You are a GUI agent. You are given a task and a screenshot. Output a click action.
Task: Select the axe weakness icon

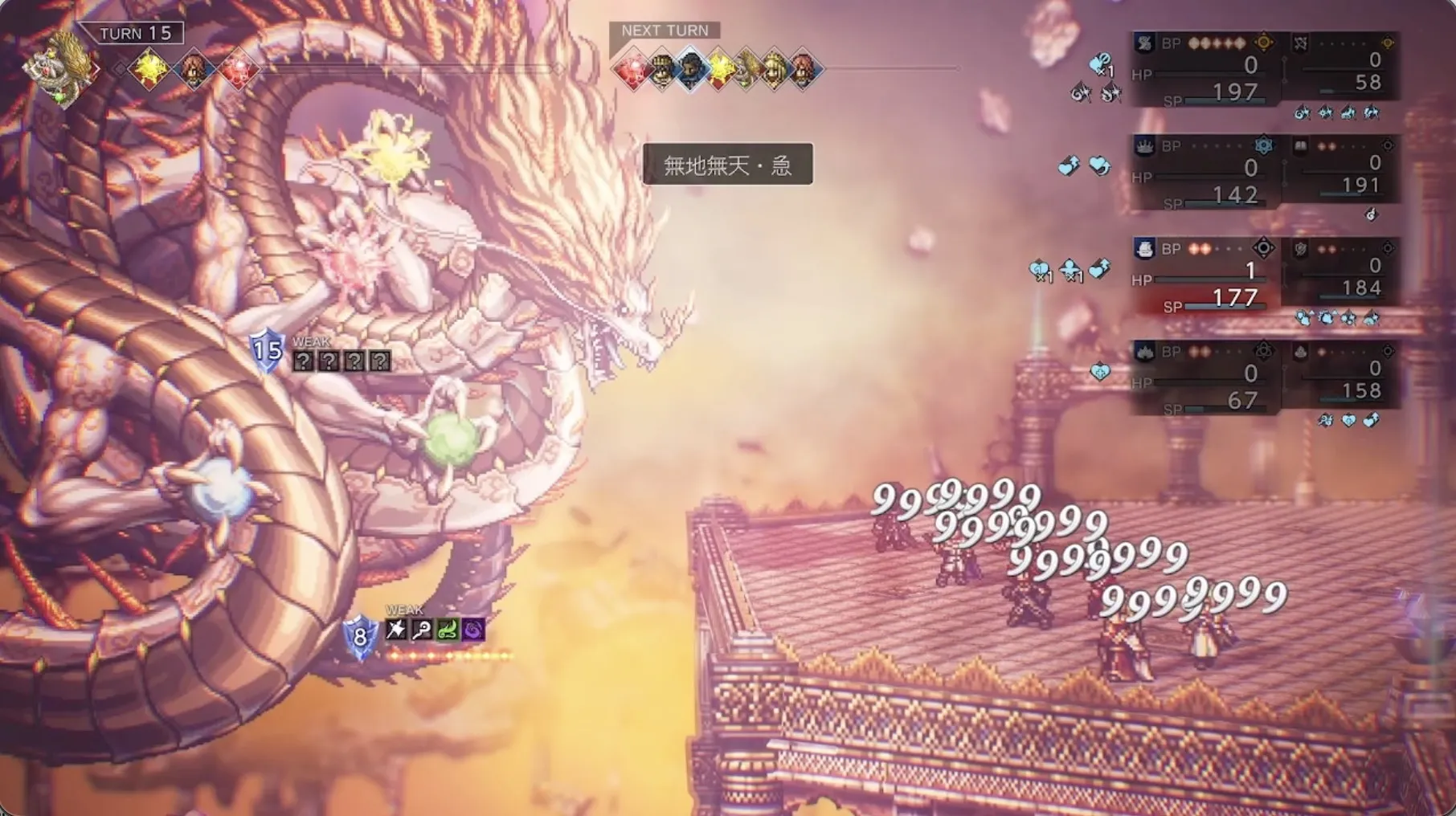coord(395,630)
